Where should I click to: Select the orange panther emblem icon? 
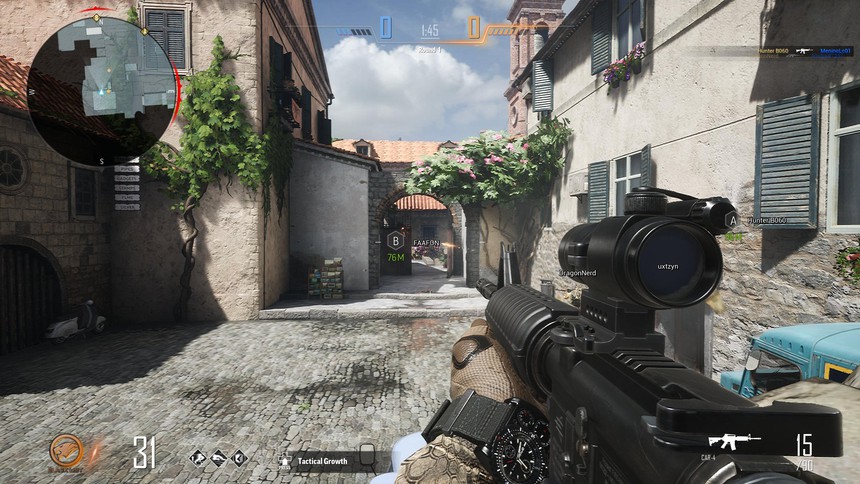(67, 451)
